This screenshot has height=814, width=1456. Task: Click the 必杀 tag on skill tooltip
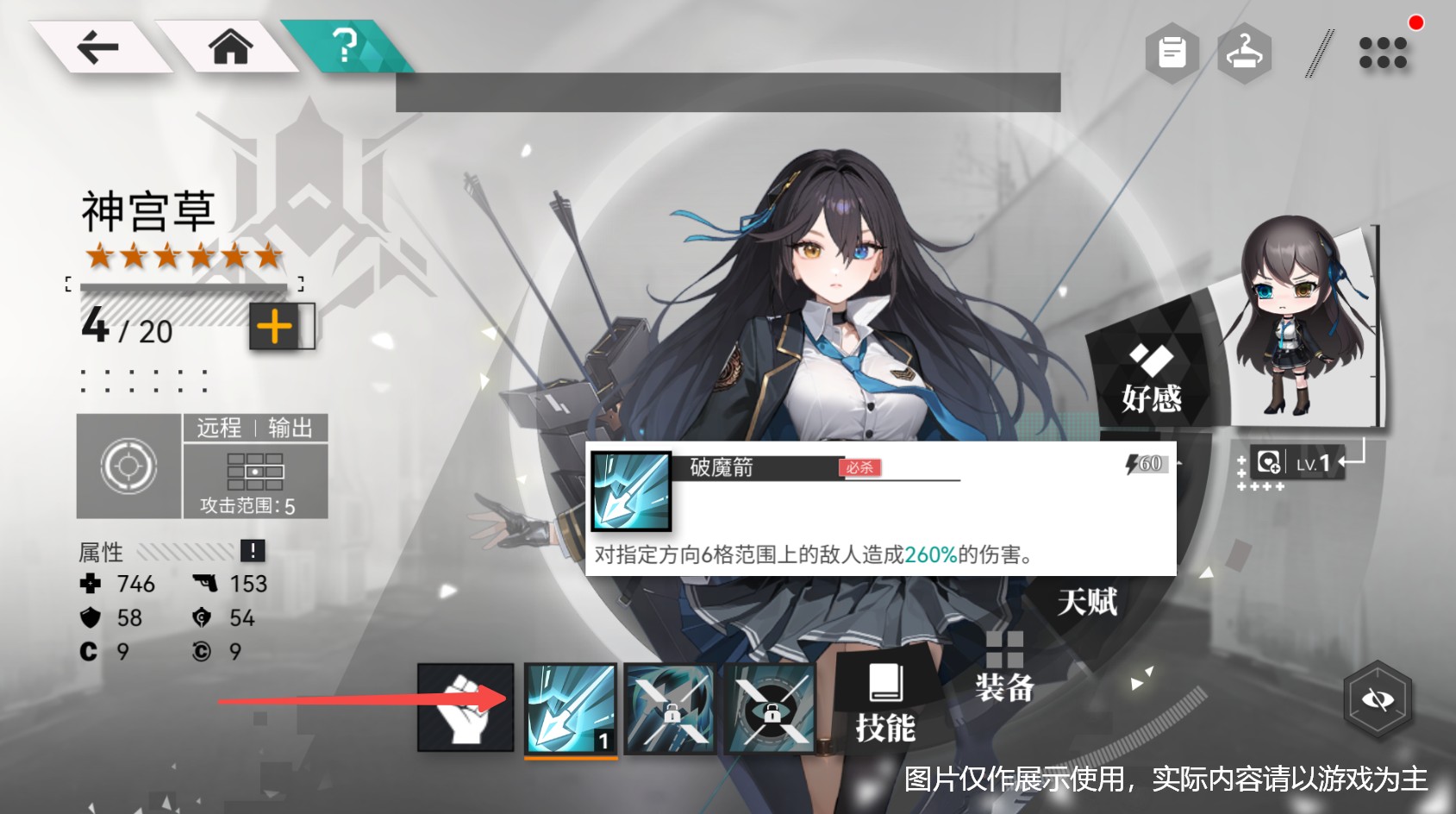(x=863, y=468)
